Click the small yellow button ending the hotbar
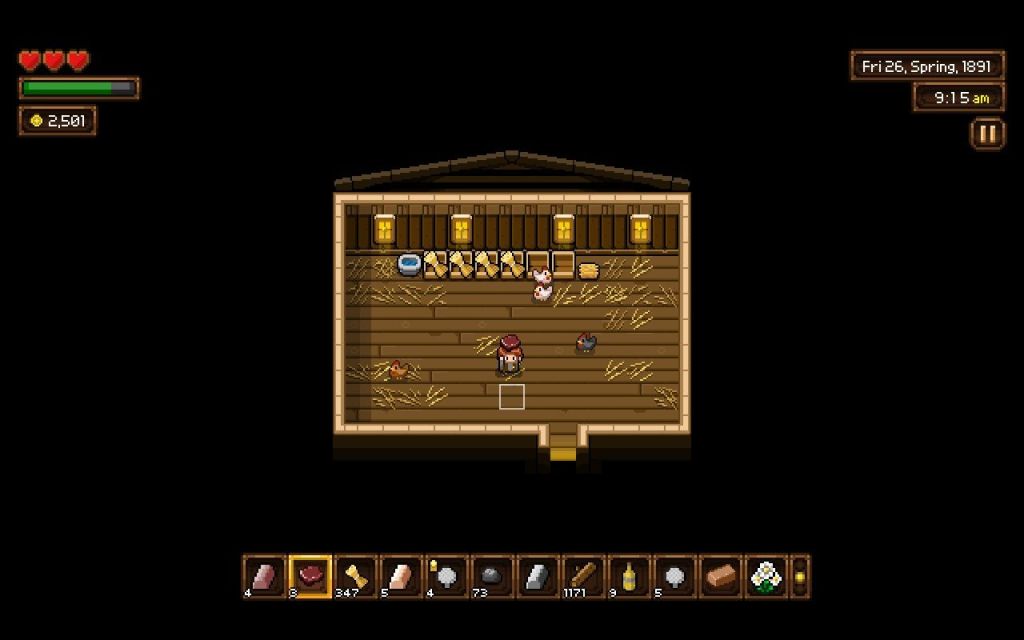This screenshot has width=1024, height=640. click(x=799, y=576)
